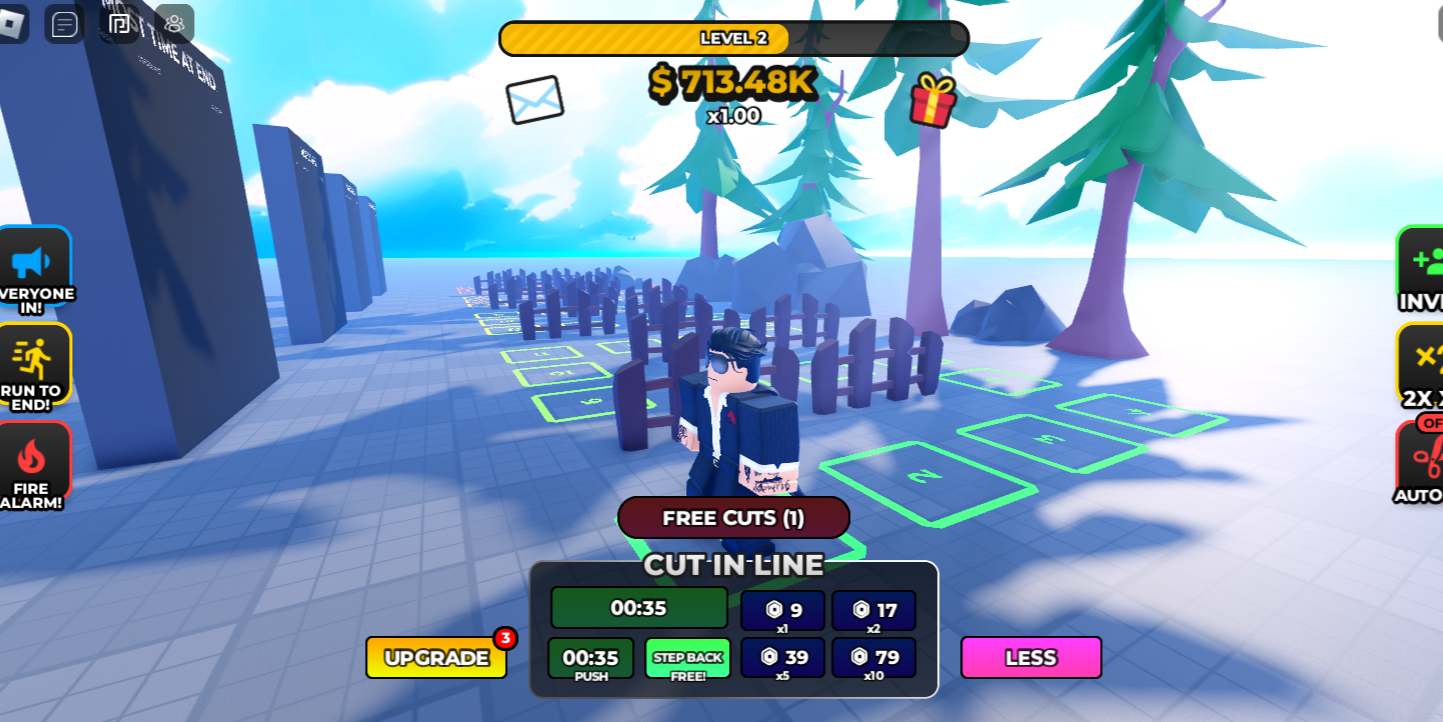This screenshot has width=1443, height=722.
Task: Open the people/friends icon
Action: click(175, 25)
